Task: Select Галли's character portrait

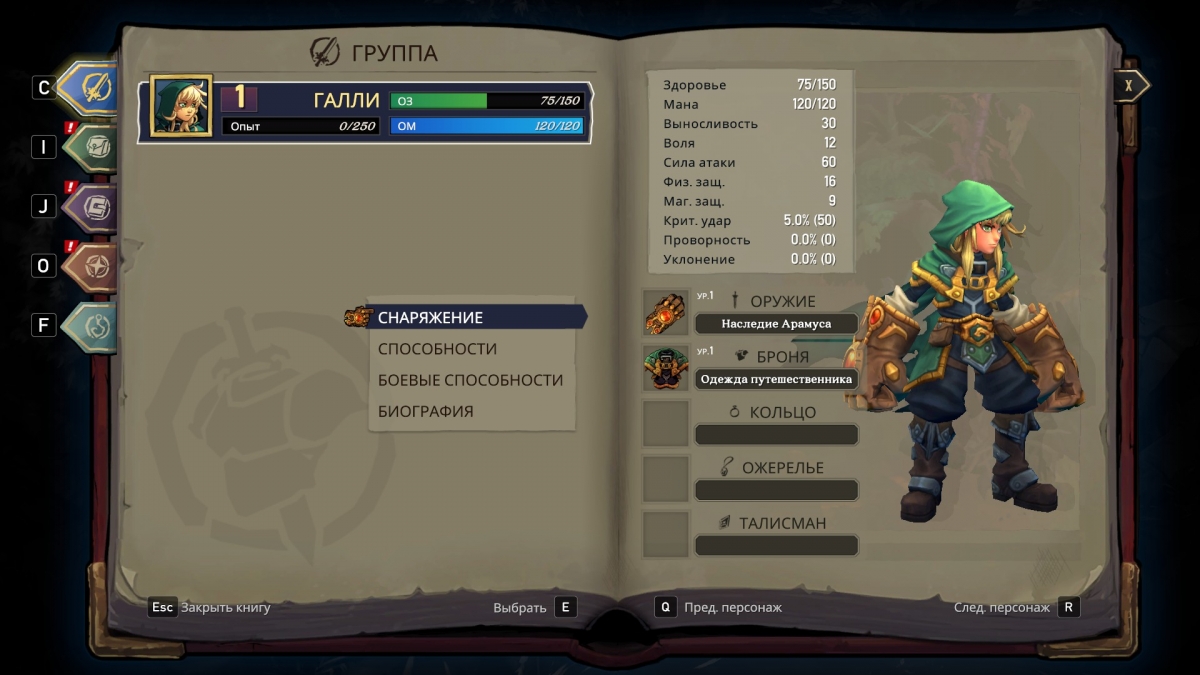Action: tap(181, 105)
